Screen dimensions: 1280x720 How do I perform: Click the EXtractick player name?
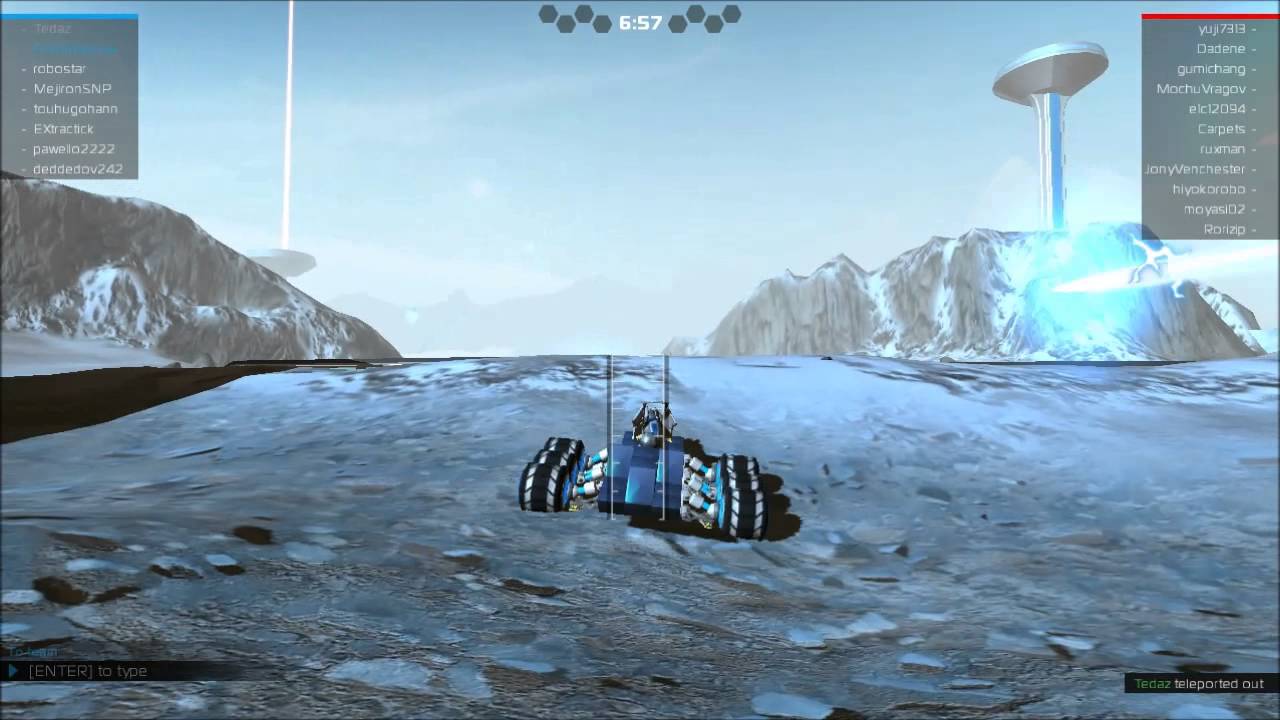pos(62,128)
